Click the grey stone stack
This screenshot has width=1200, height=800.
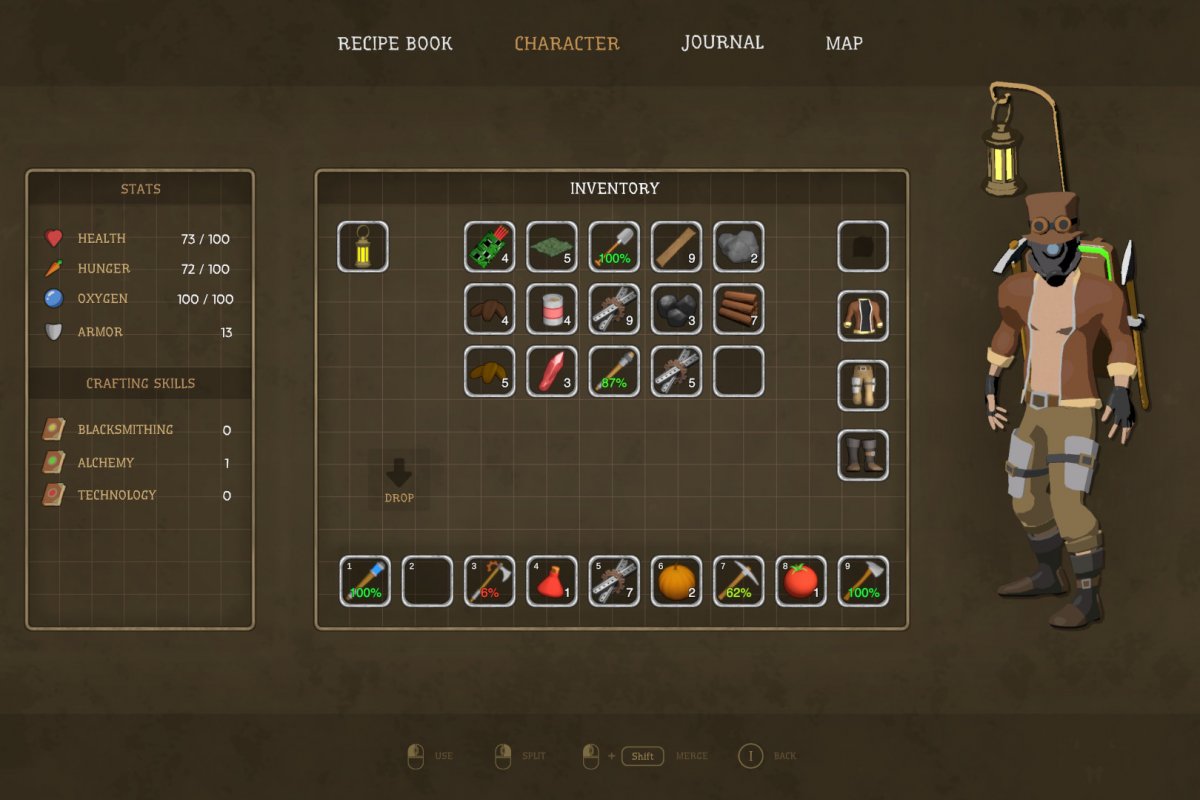coord(739,246)
